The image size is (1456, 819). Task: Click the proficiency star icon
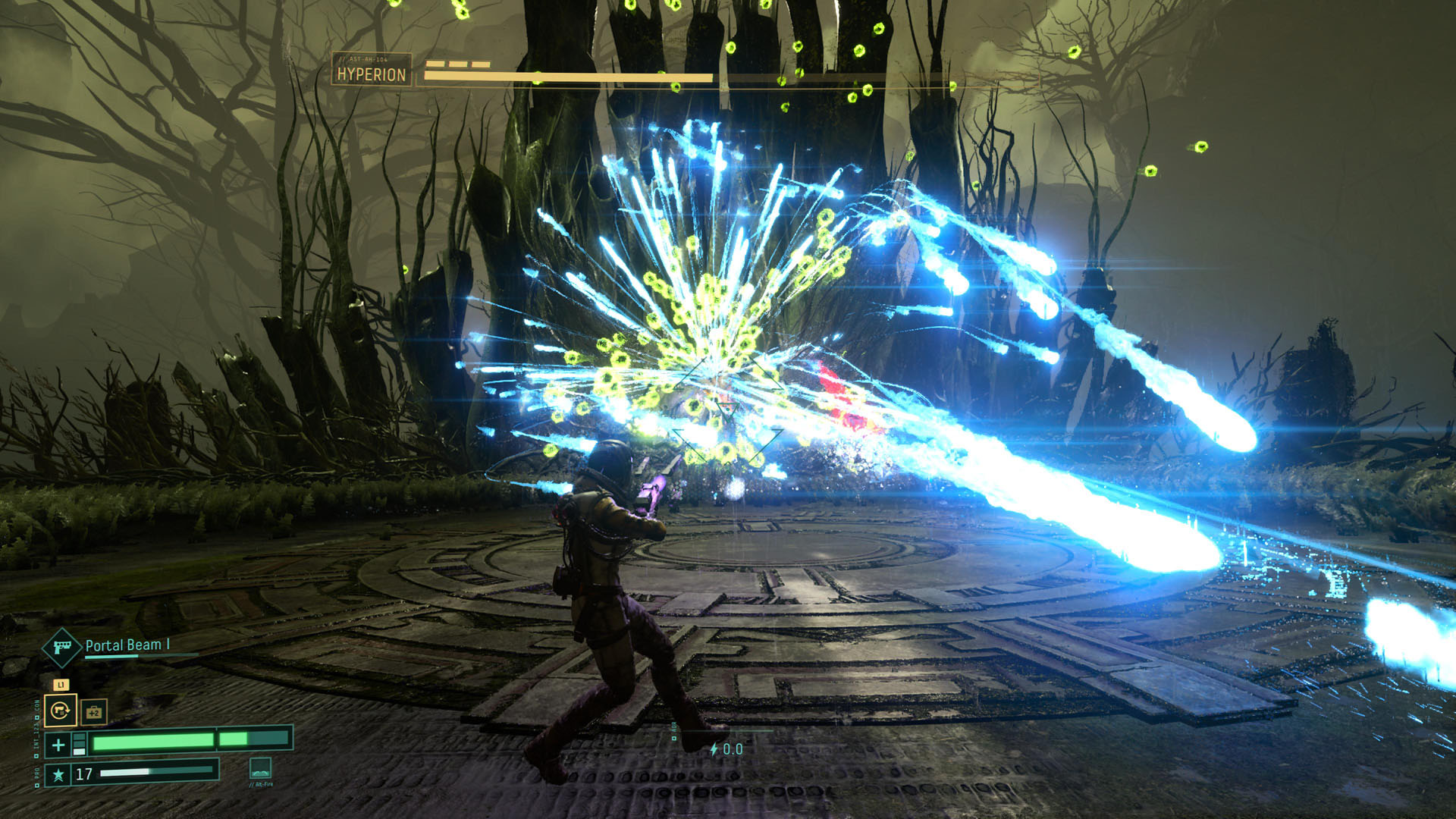(59, 774)
